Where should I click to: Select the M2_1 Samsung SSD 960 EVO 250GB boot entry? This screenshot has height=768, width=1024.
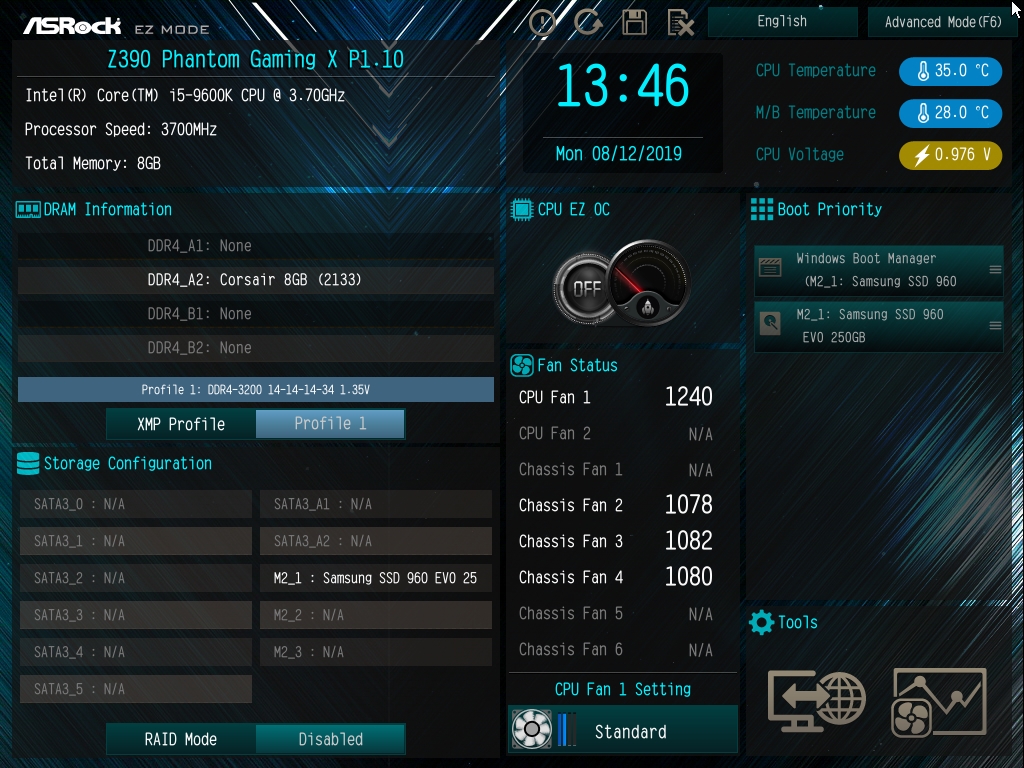(878, 326)
